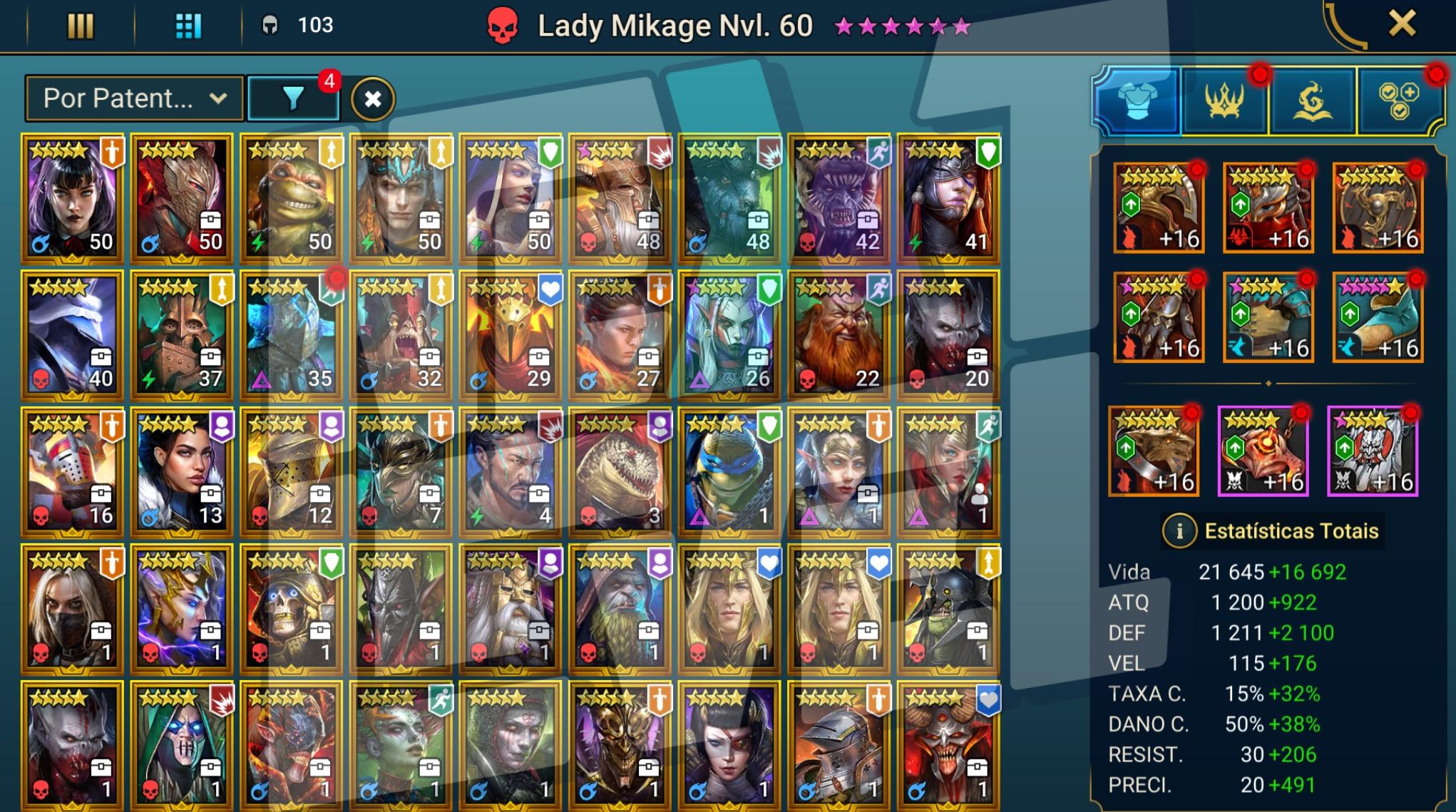Select the round shield +16 gear slot
Image resolution: width=1456 pixels, height=812 pixels.
tap(1378, 208)
